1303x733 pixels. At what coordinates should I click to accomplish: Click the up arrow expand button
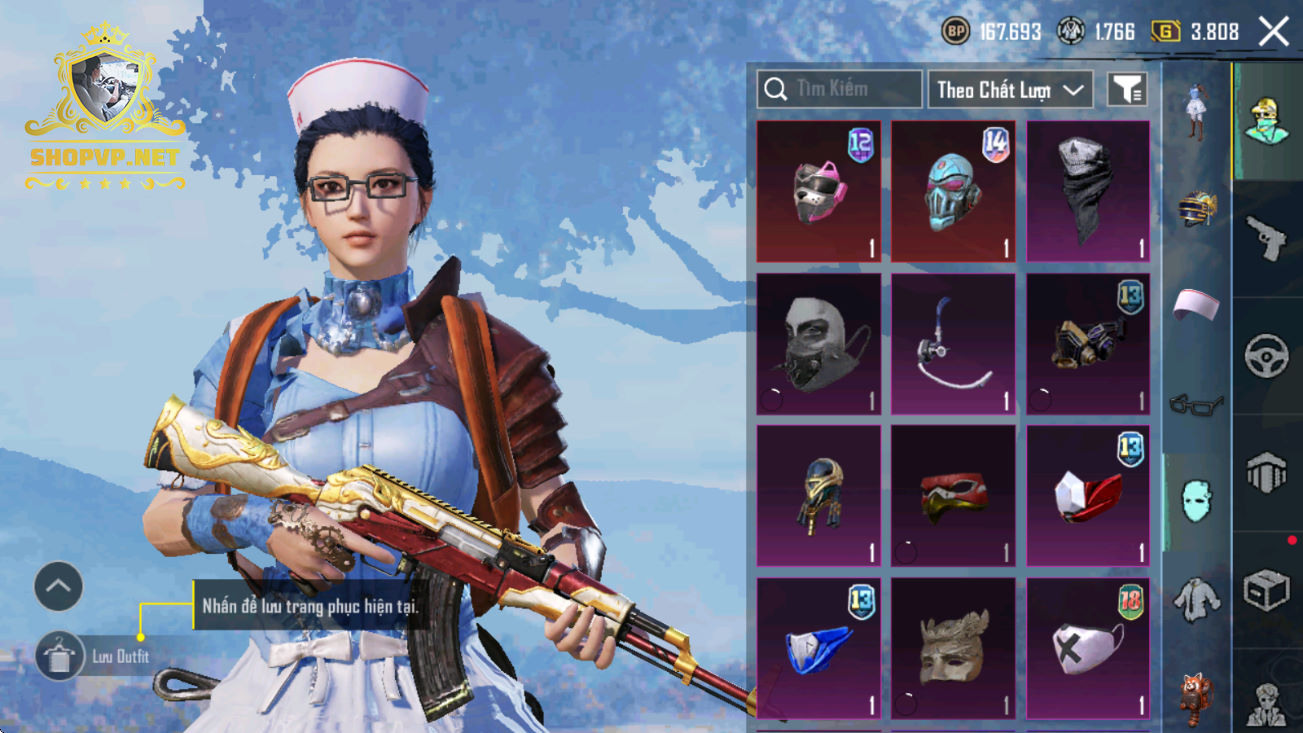coord(58,587)
